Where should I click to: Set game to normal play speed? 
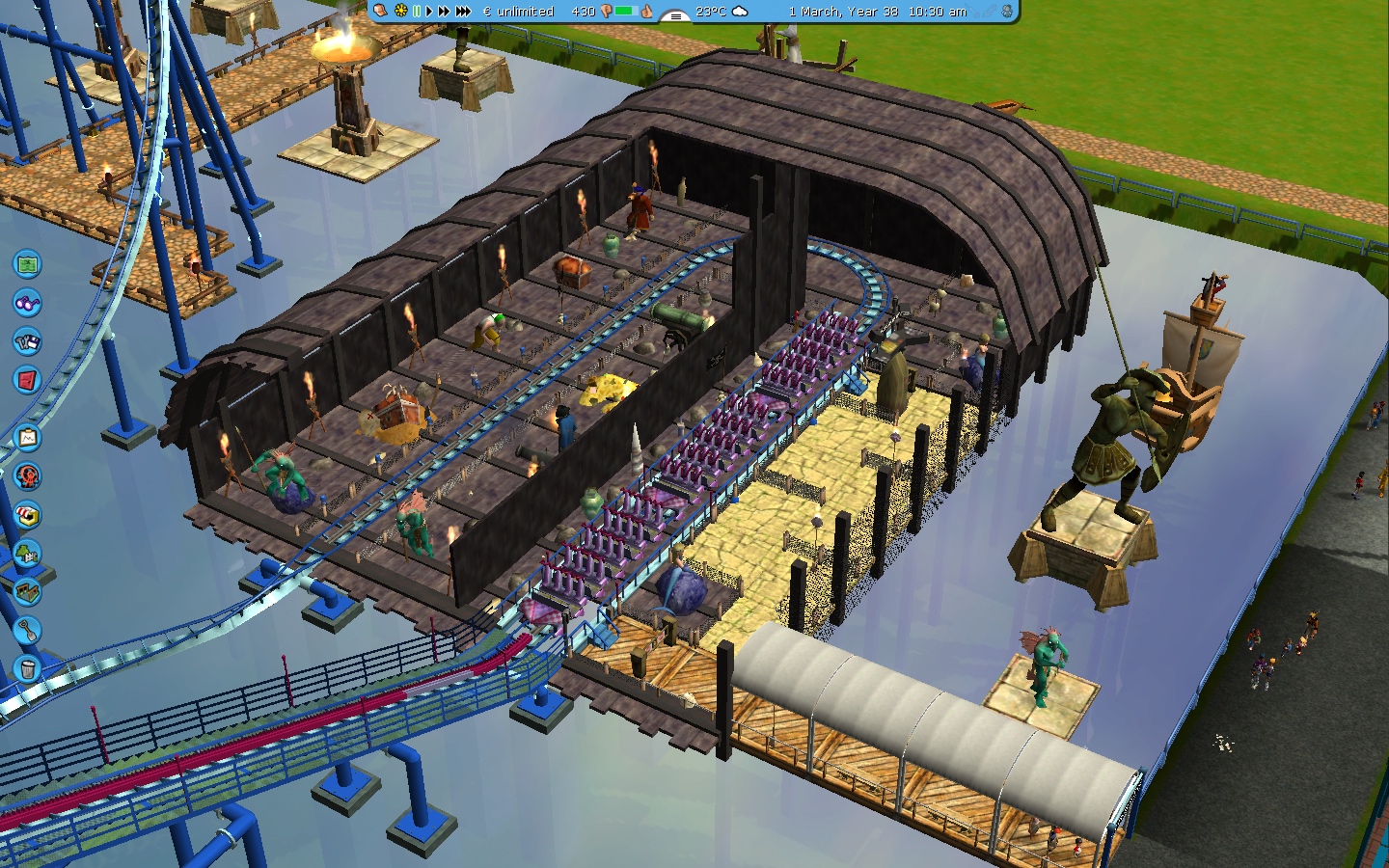tap(428, 12)
